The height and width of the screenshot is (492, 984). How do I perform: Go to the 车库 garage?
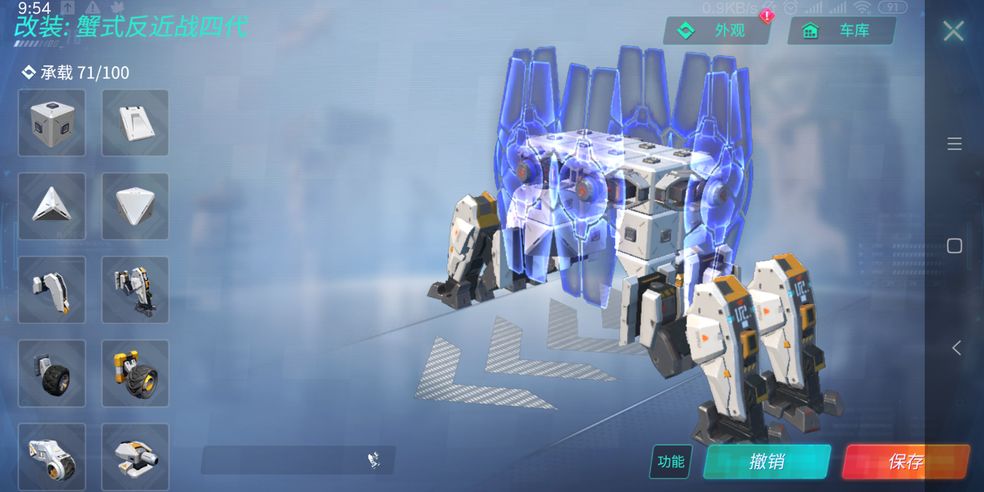click(841, 31)
